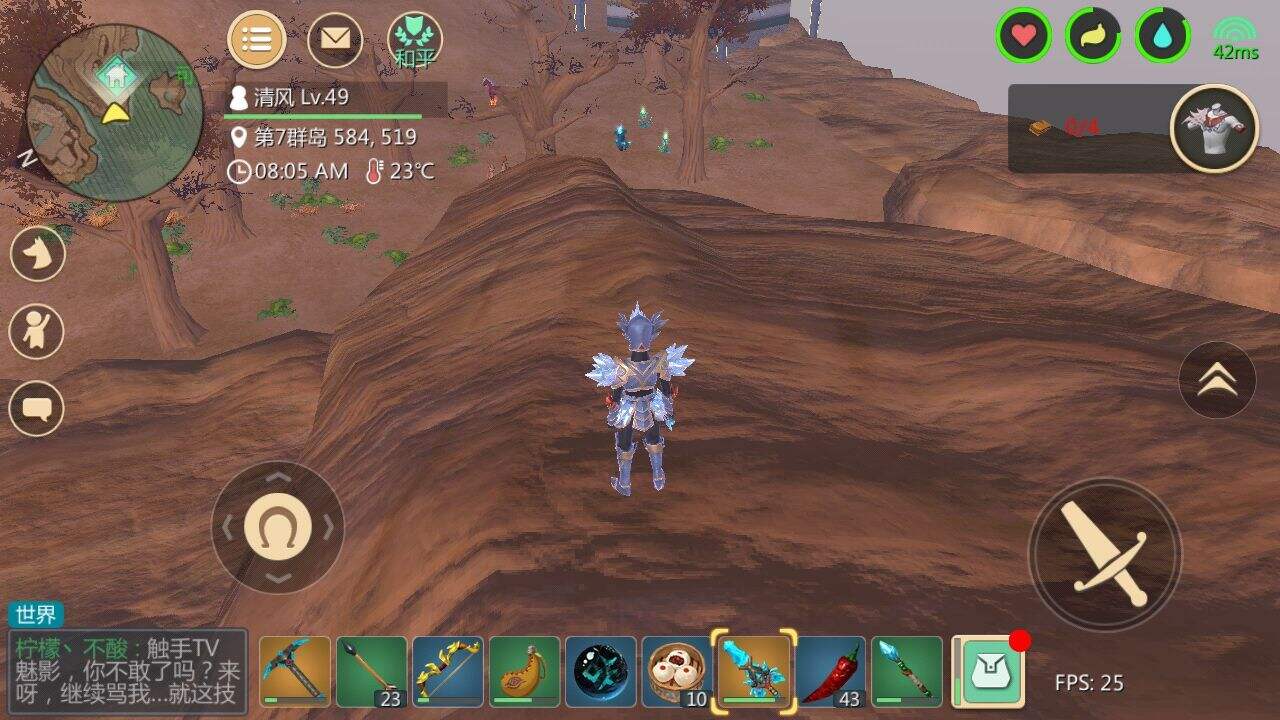Select the pickaxe hotbar slot
1280x720 pixels.
point(295,671)
